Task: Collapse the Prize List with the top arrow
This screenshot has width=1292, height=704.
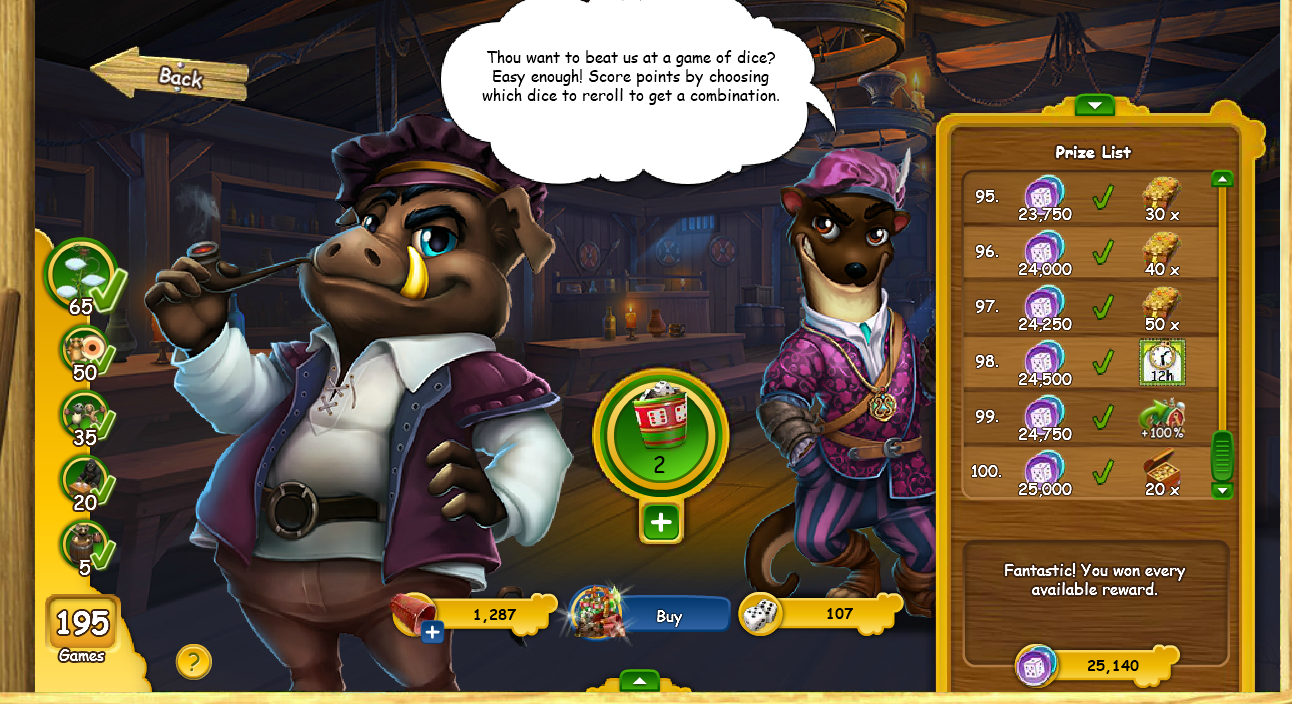Action: click(1094, 105)
